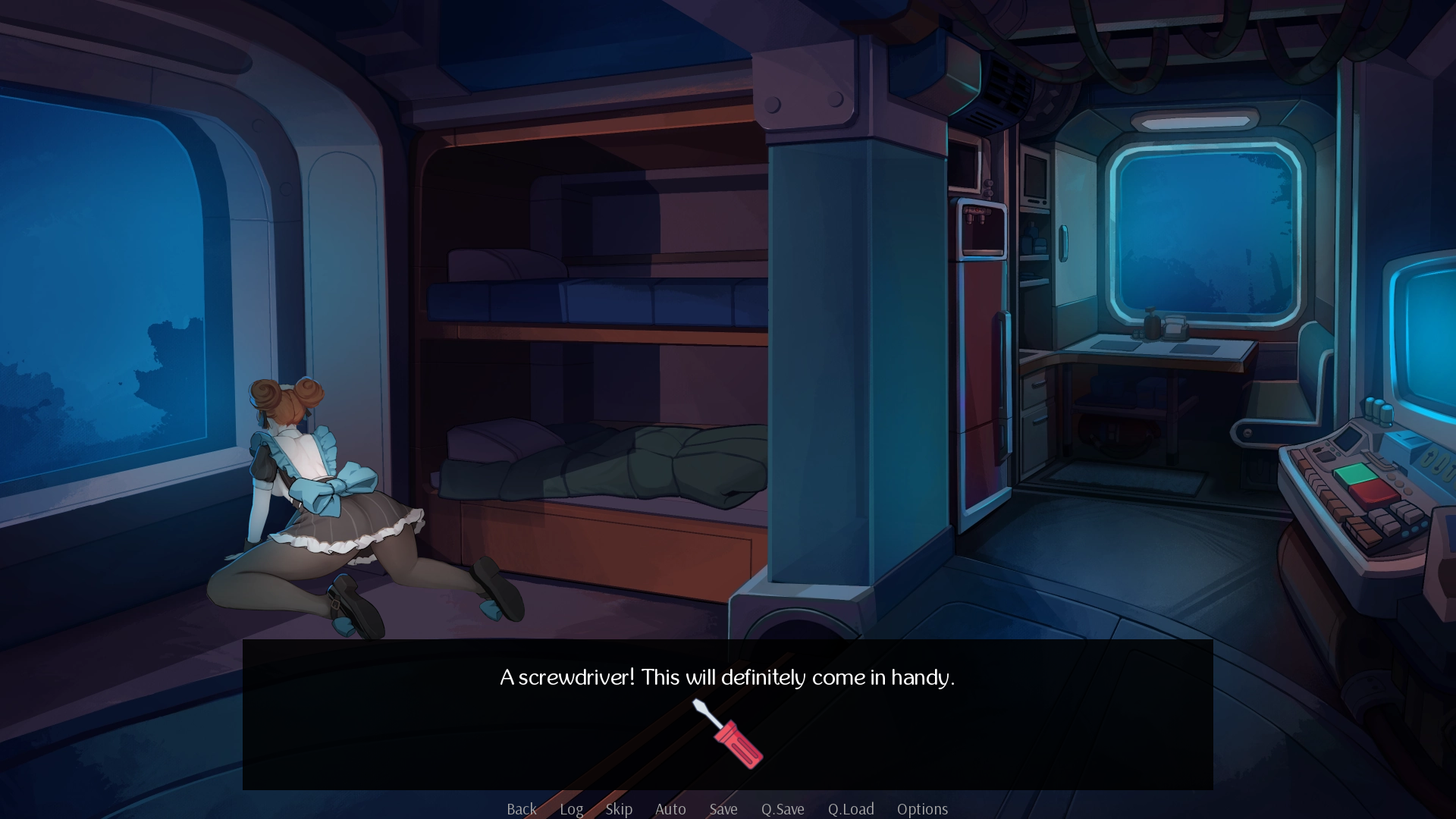Open the dialogue Log
Screen dimensions: 1456x819
coord(571,809)
